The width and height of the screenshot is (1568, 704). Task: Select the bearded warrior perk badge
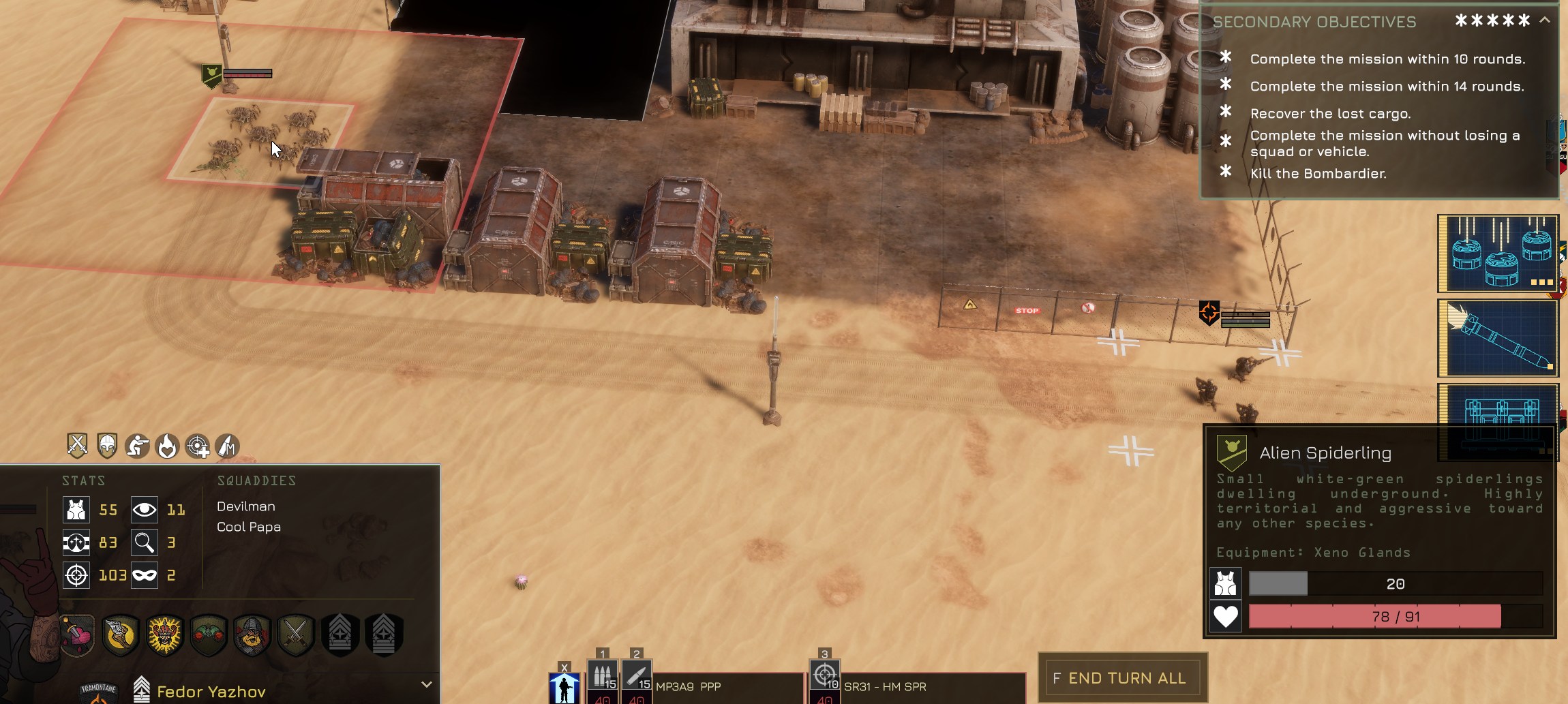252,635
